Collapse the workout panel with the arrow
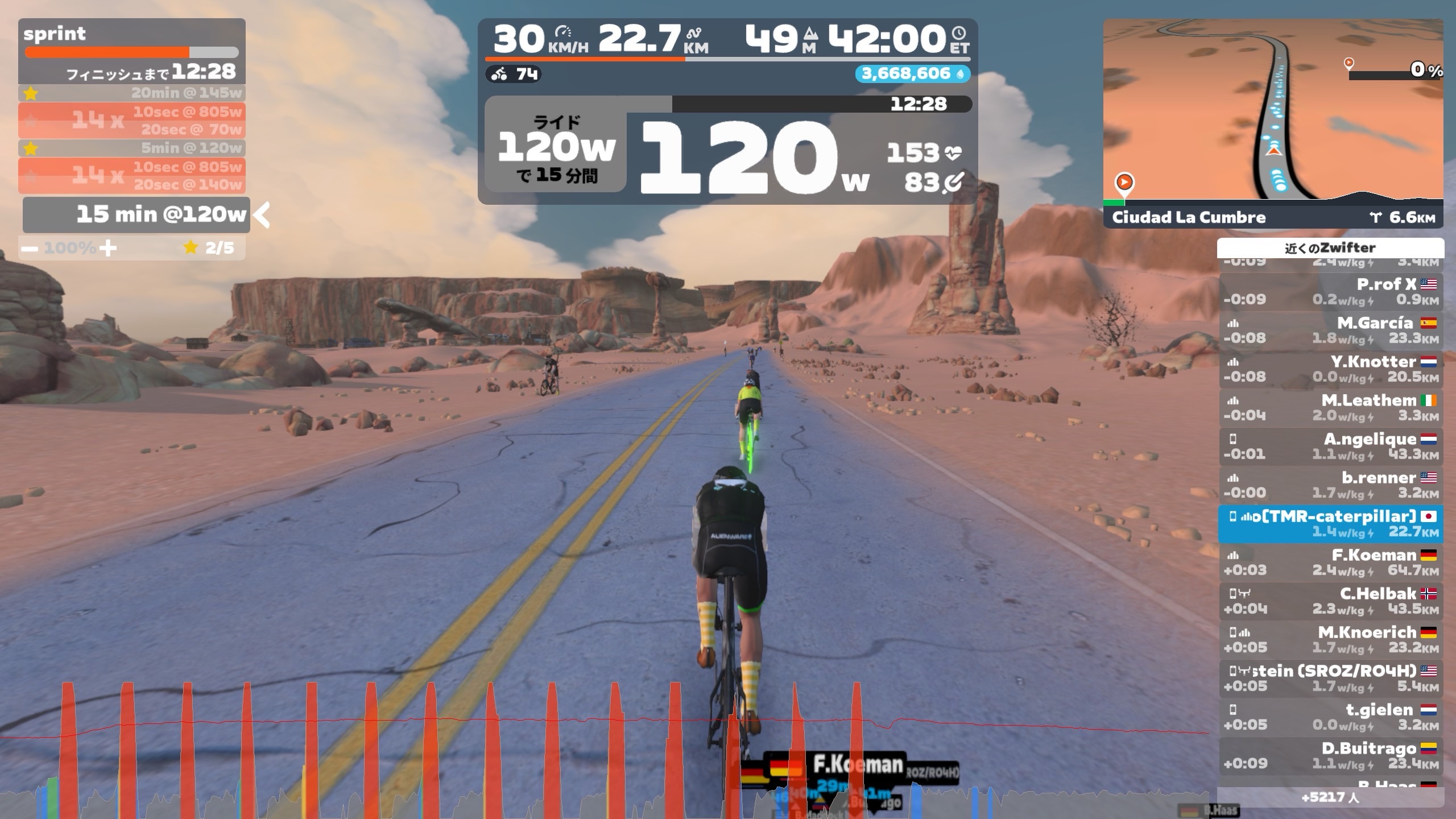Screen dimensions: 1456x819 262,215
